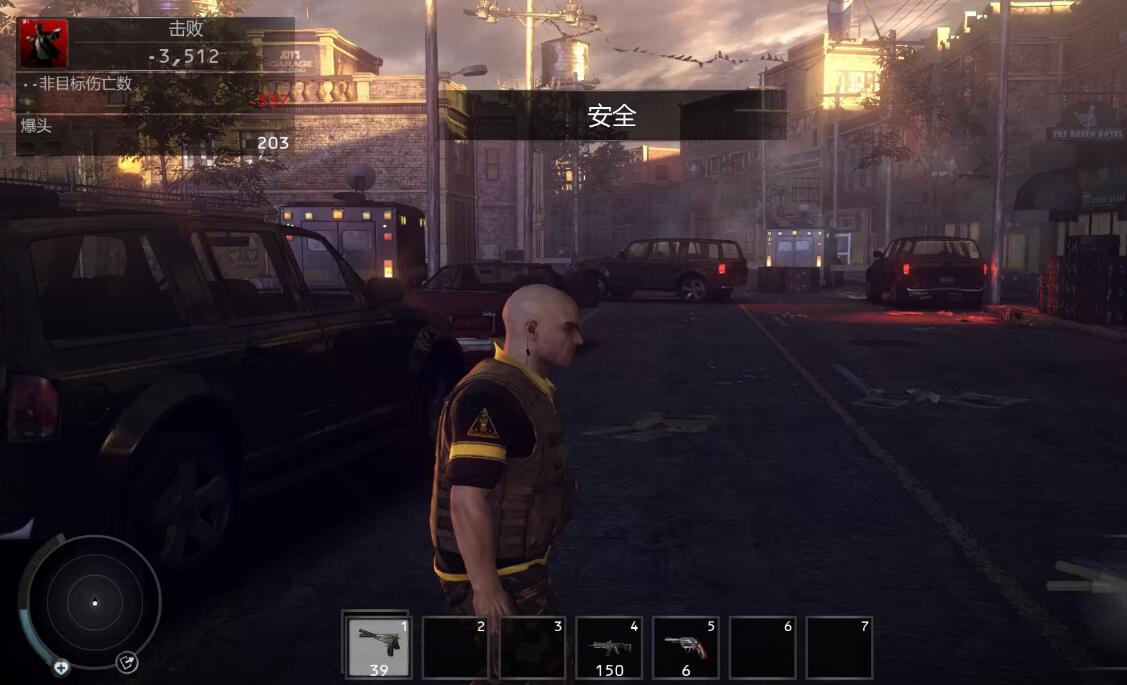Switch to the revolver in slot 5
The width and height of the screenshot is (1127, 685).
[x=686, y=647]
